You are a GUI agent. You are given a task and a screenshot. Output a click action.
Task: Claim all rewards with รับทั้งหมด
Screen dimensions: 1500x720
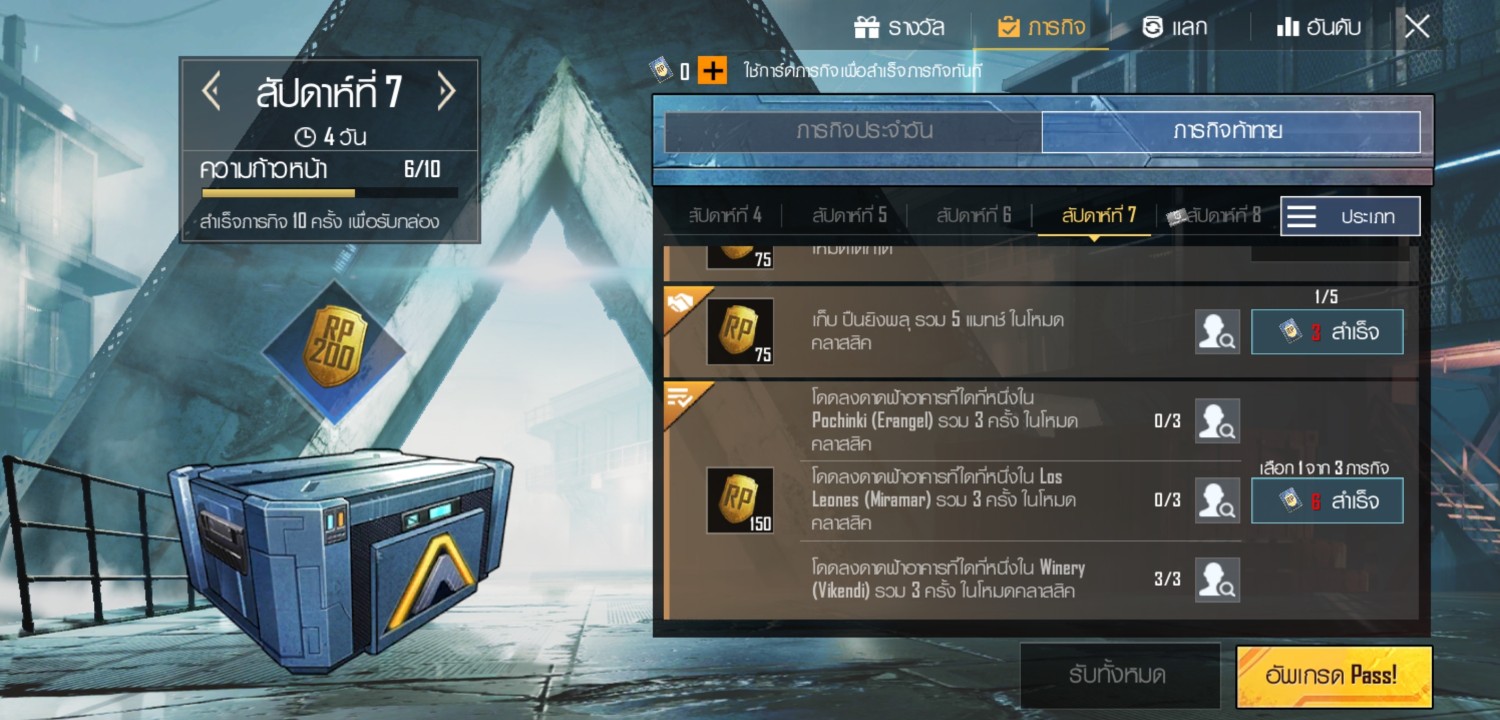coord(1118,675)
